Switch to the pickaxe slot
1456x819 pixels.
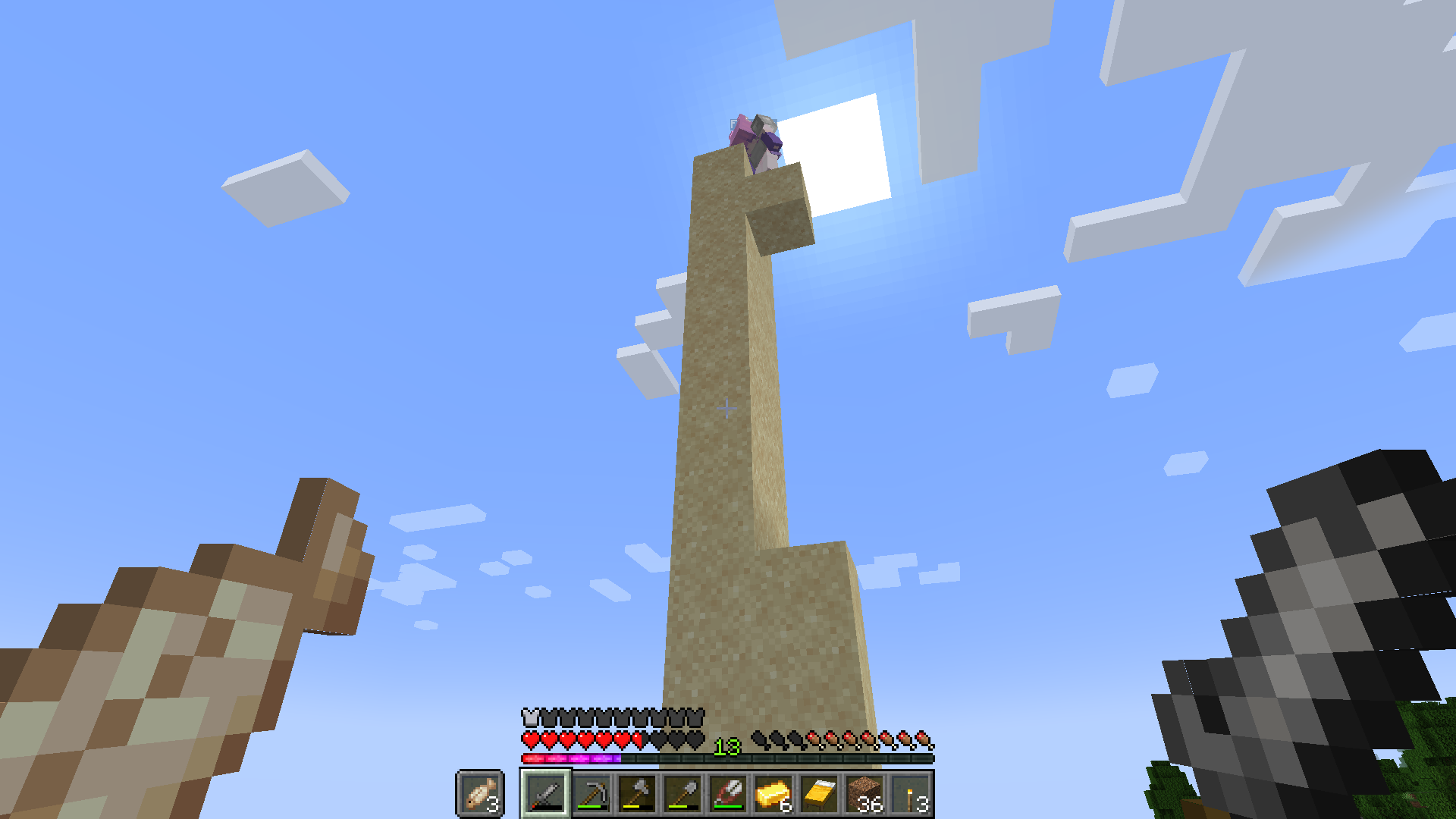[591, 794]
